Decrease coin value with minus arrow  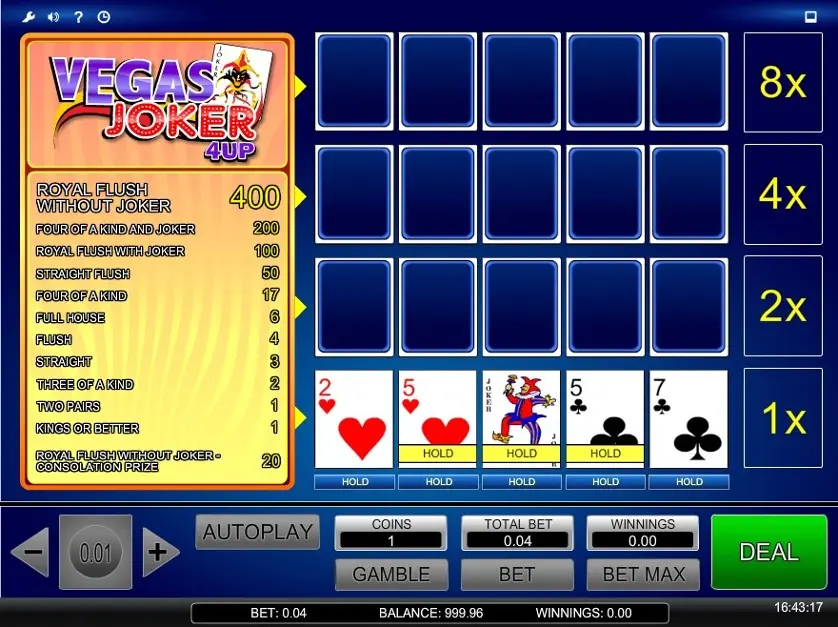30,552
